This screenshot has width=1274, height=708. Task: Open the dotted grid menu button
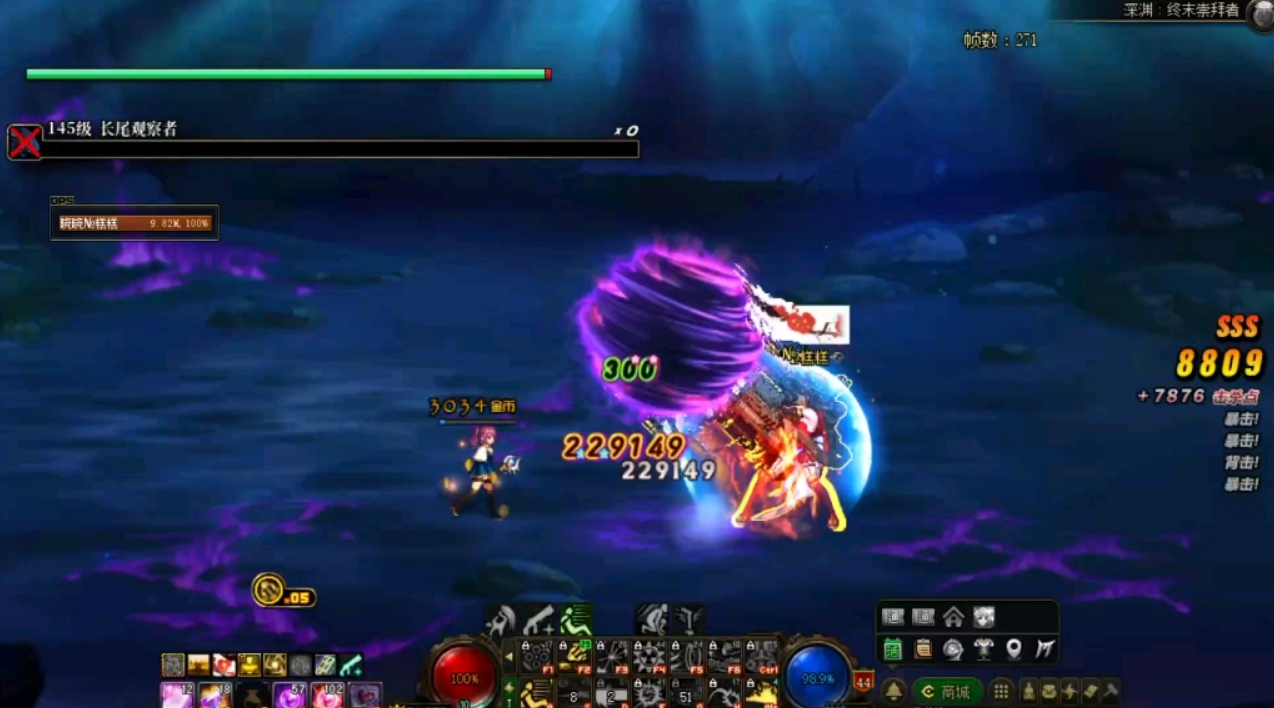coord(1000,691)
